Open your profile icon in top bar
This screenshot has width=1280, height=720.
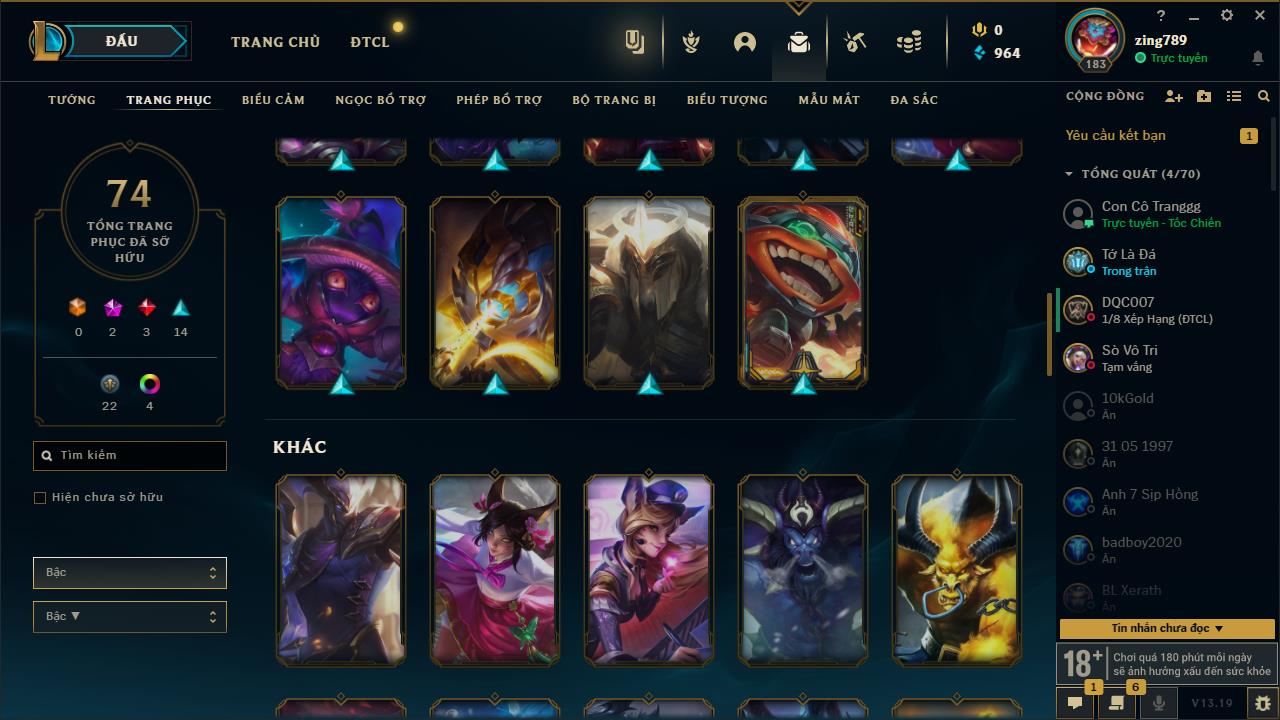pos(744,42)
